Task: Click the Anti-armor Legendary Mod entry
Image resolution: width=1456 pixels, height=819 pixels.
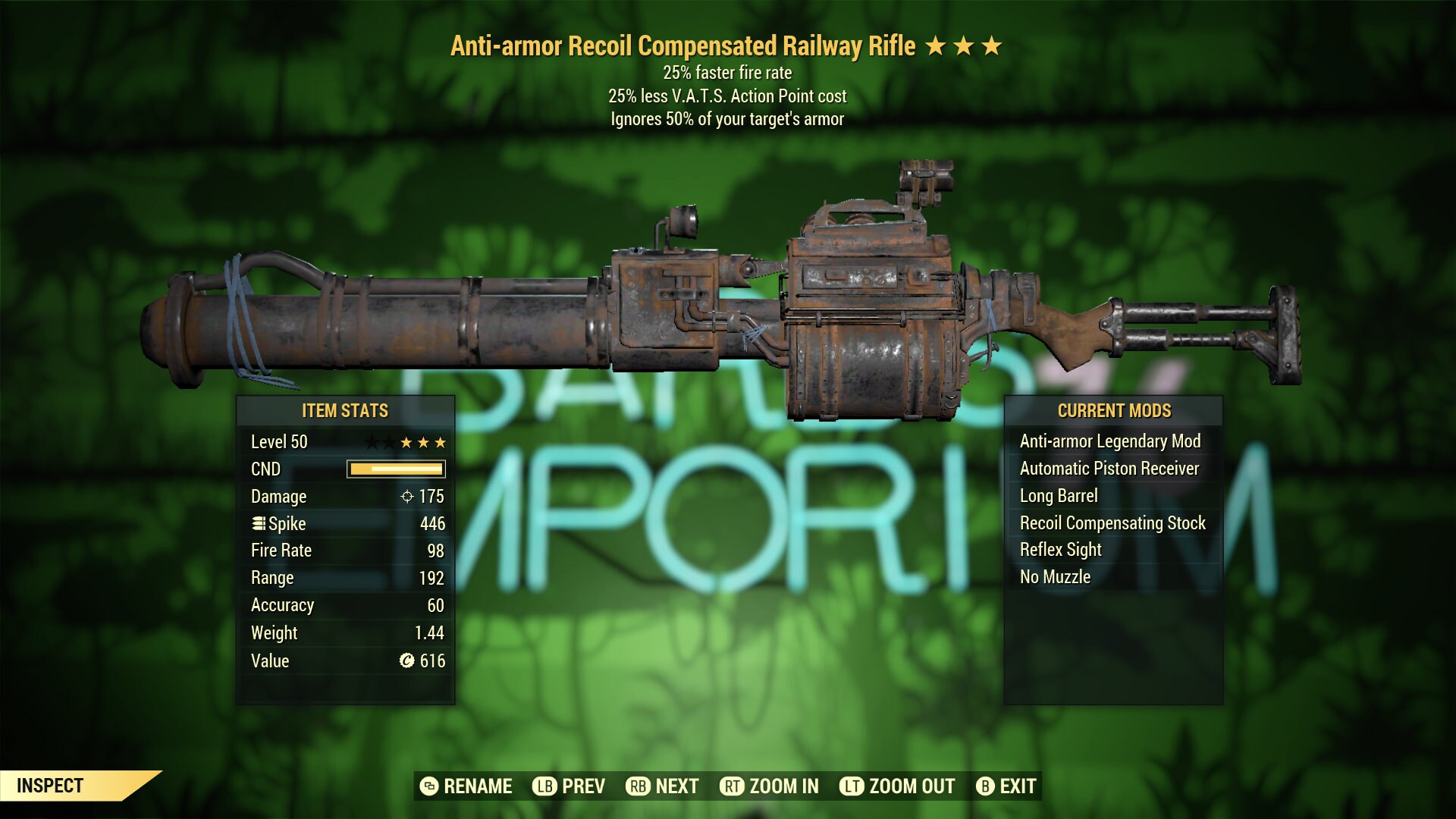Action: [1112, 441]
